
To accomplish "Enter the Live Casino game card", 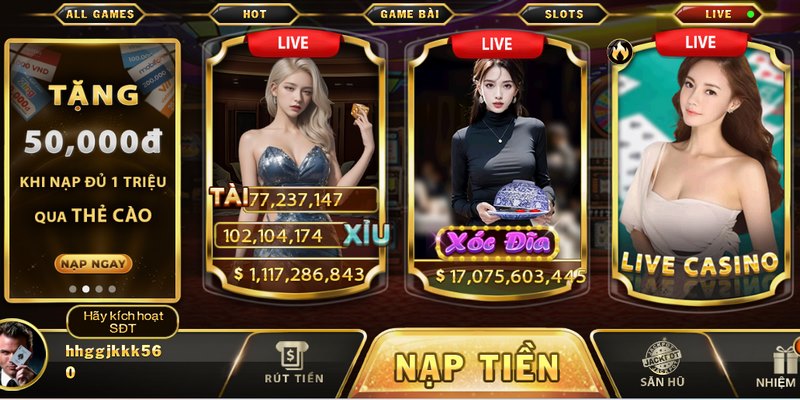I will (x=700, y=160).
